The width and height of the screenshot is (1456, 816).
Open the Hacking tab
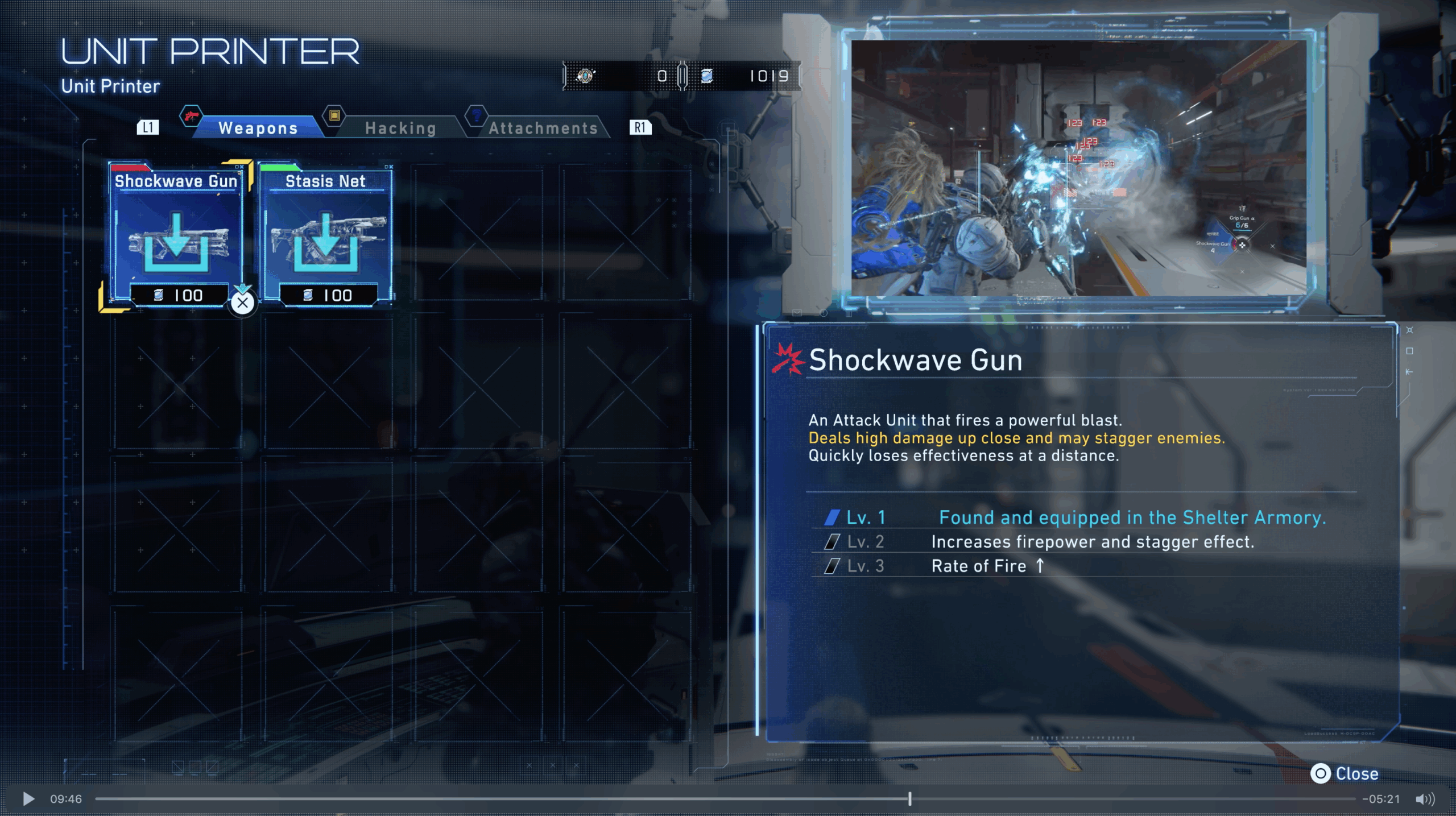point(400,128)
